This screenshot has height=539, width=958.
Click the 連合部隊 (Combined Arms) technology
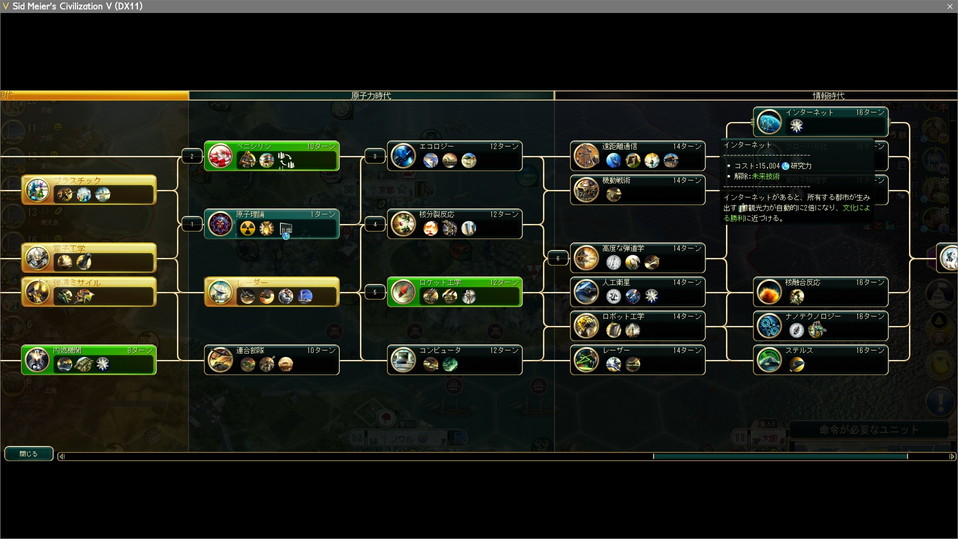[272, 359]
